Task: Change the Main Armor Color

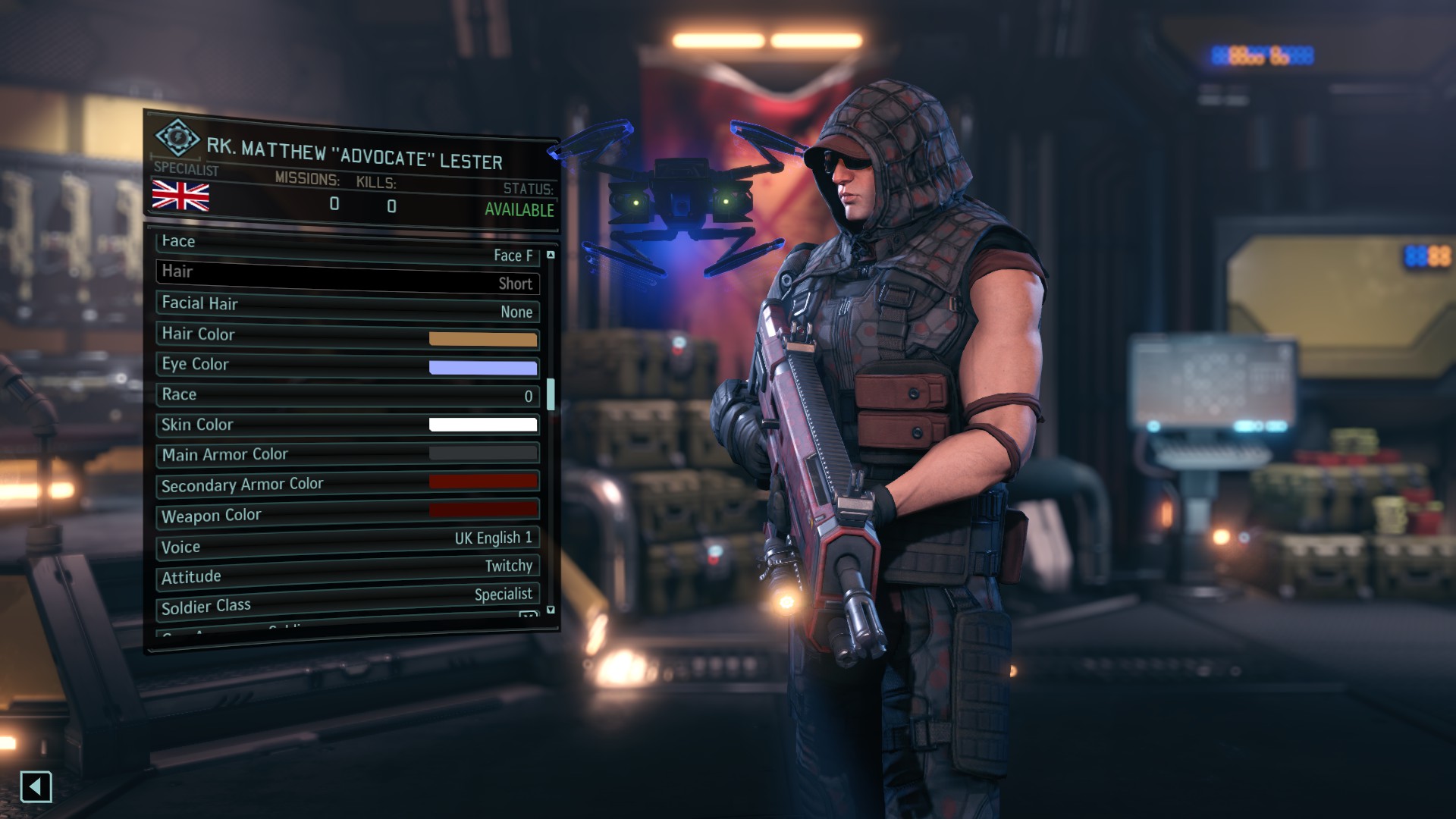Action: coord(483,453)
